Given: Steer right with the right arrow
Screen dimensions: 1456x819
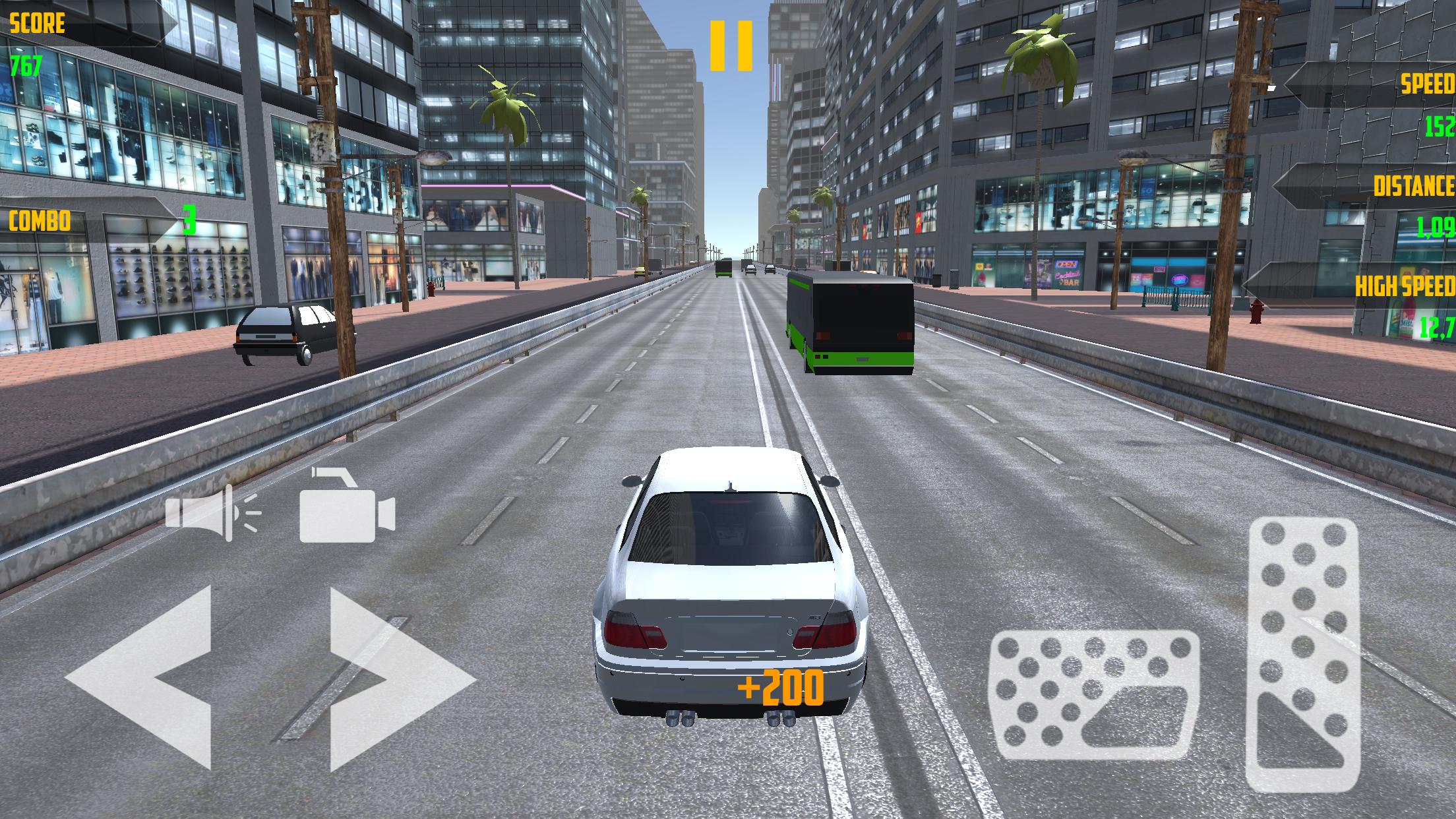Looking at the screenshot, I should [399, 679].
